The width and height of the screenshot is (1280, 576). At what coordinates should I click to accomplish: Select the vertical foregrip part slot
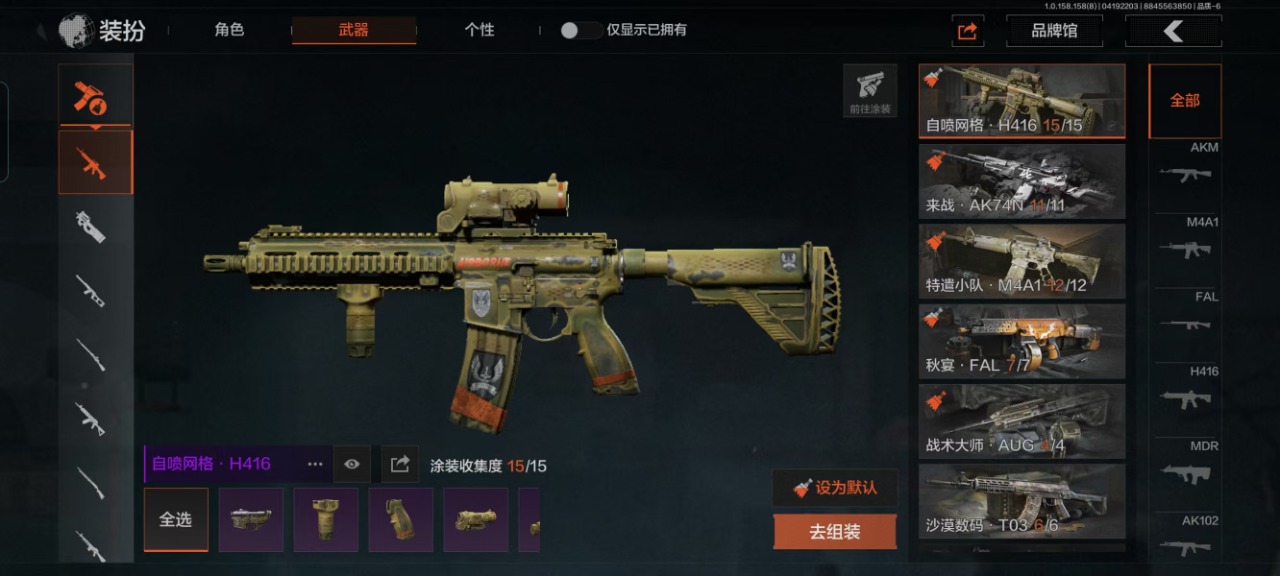click(326, 520)
